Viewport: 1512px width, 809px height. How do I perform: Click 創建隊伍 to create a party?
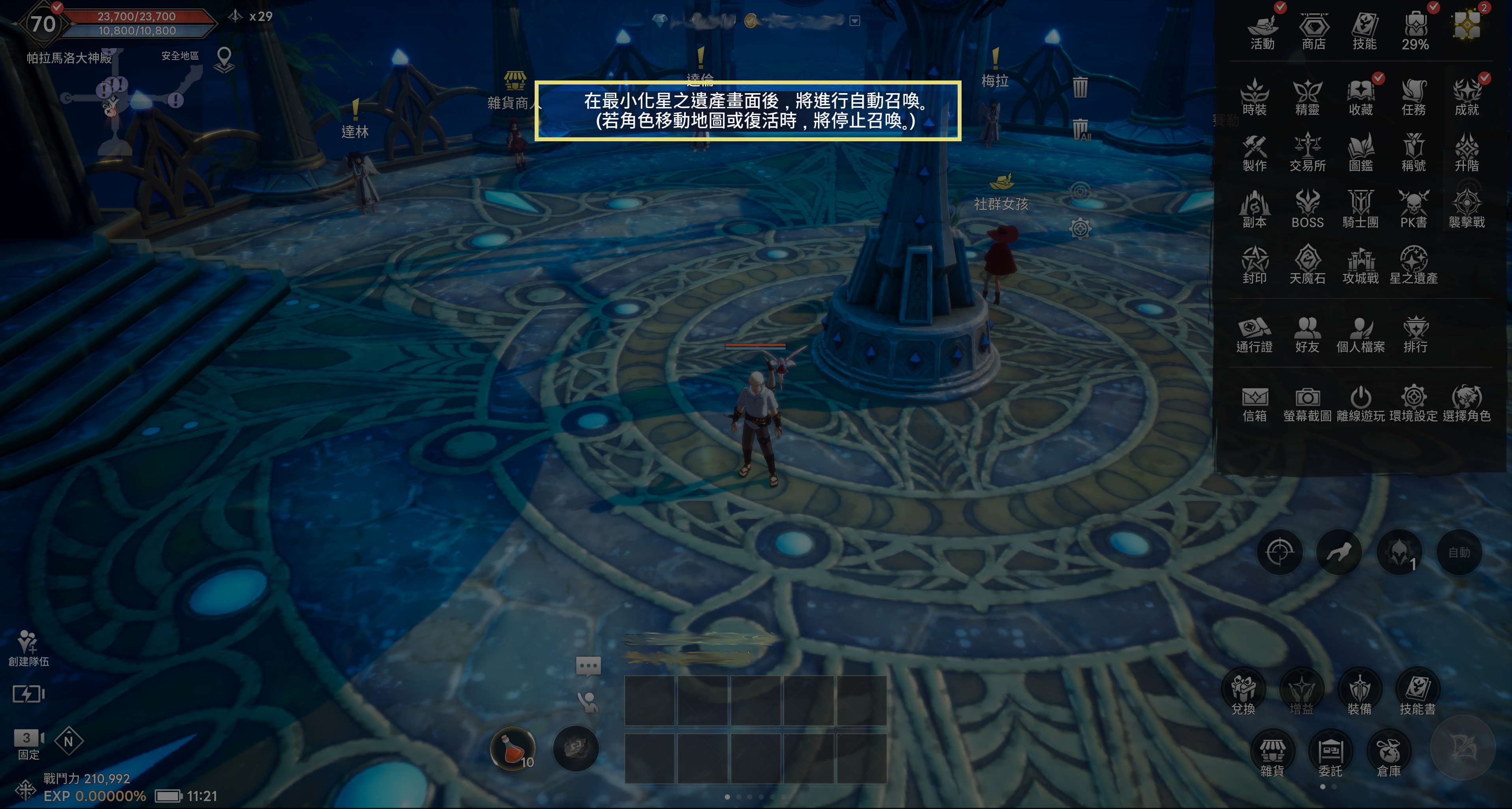coord(28,648)
